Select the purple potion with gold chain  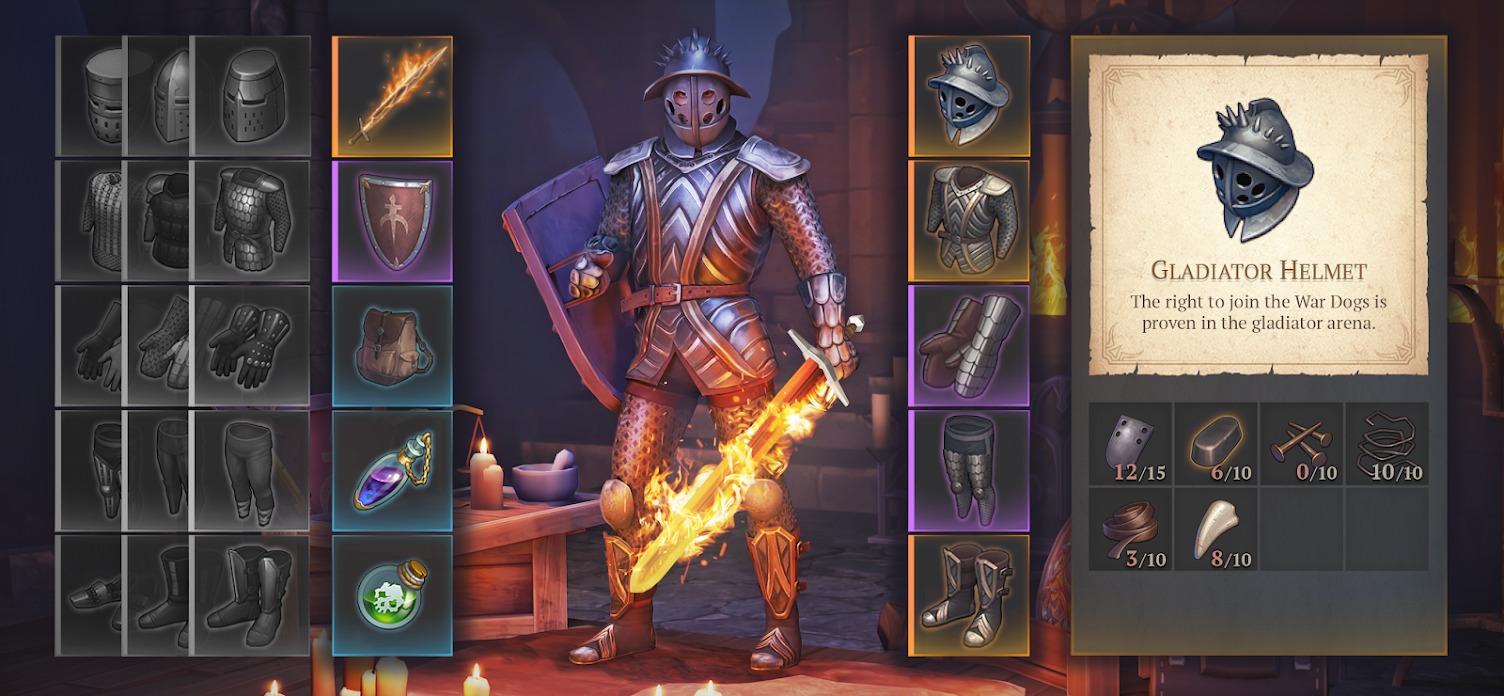pos(392,471)
